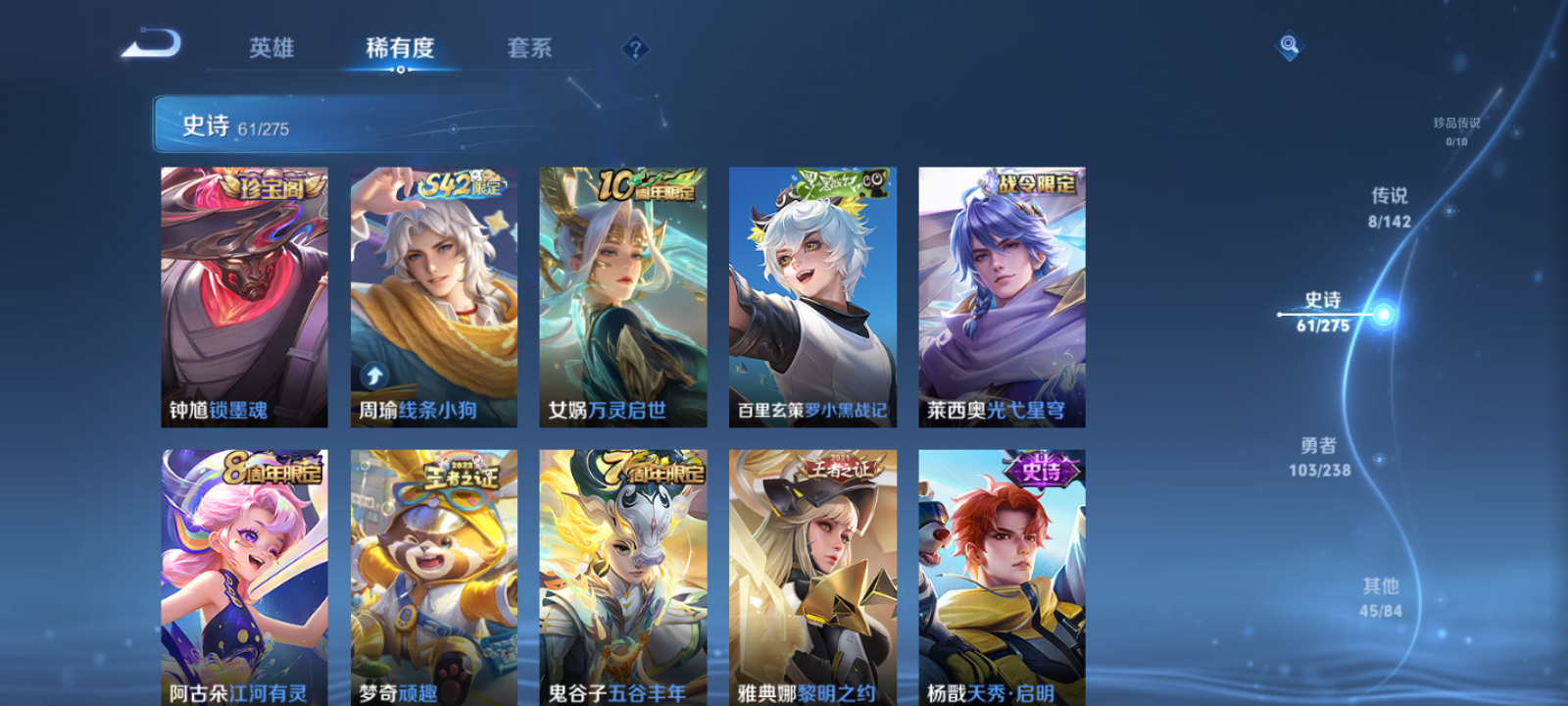This screenshot has height=706, width=1568.
Task: Open the 女娲万灵启世 skin thumbnail
Action: (x=623, y=284)
